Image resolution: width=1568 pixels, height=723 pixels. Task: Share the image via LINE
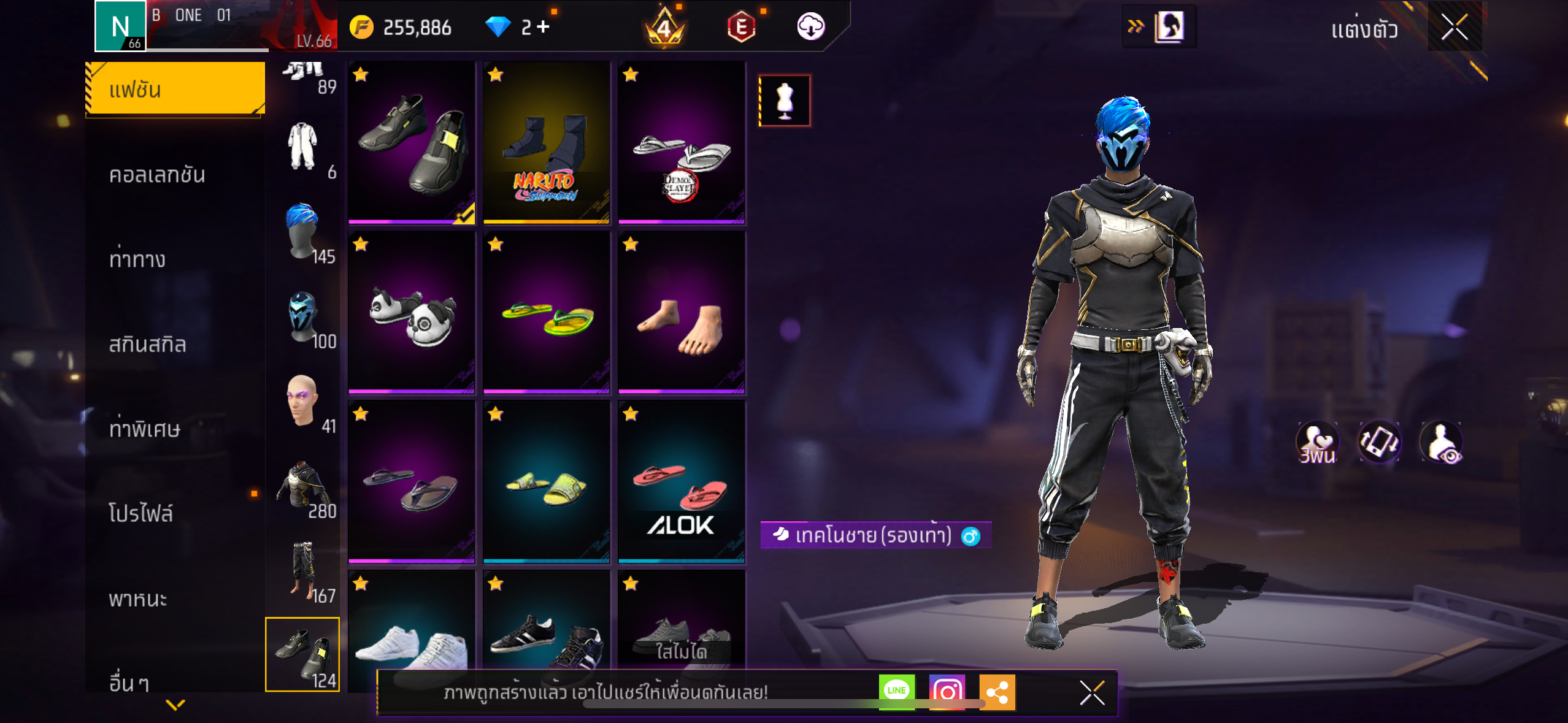point(896,692)
